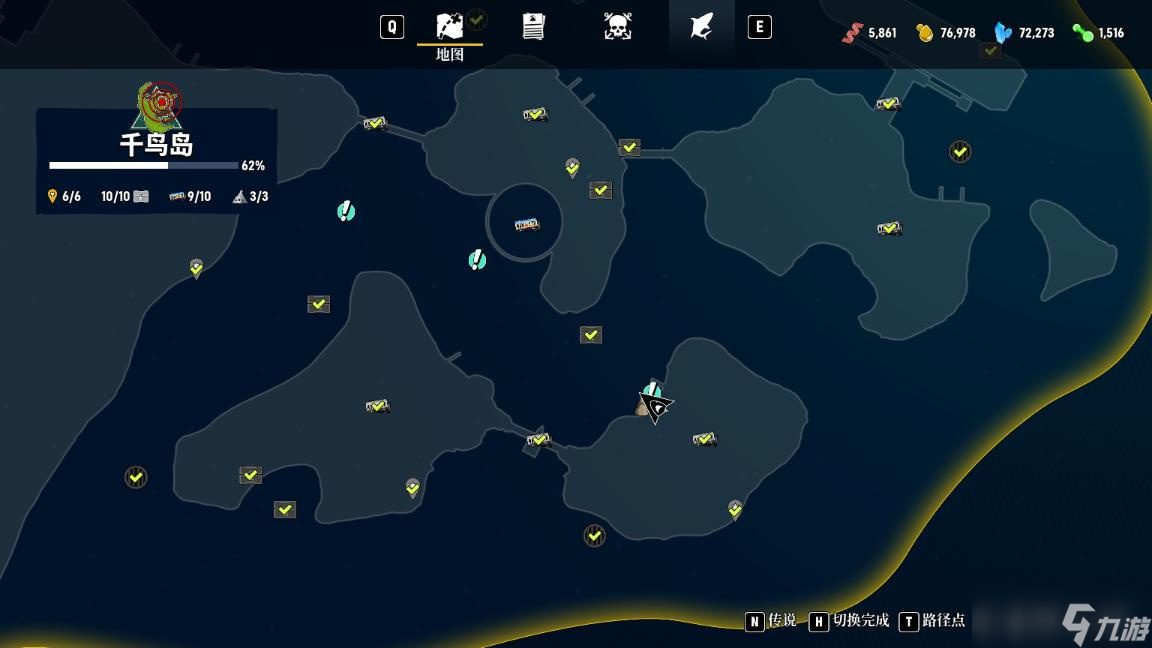Open the skull and anchors tab
1152x648 pixels.
[618, 27]
